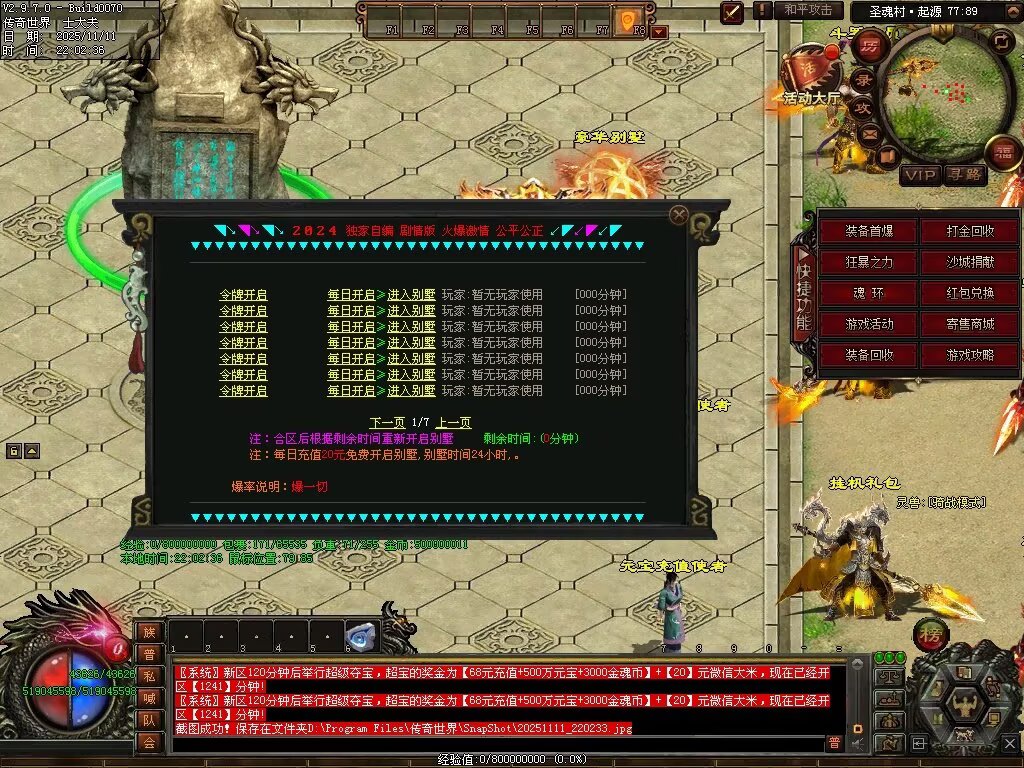Open the 榜 ranking button

[x=930, y=635]
